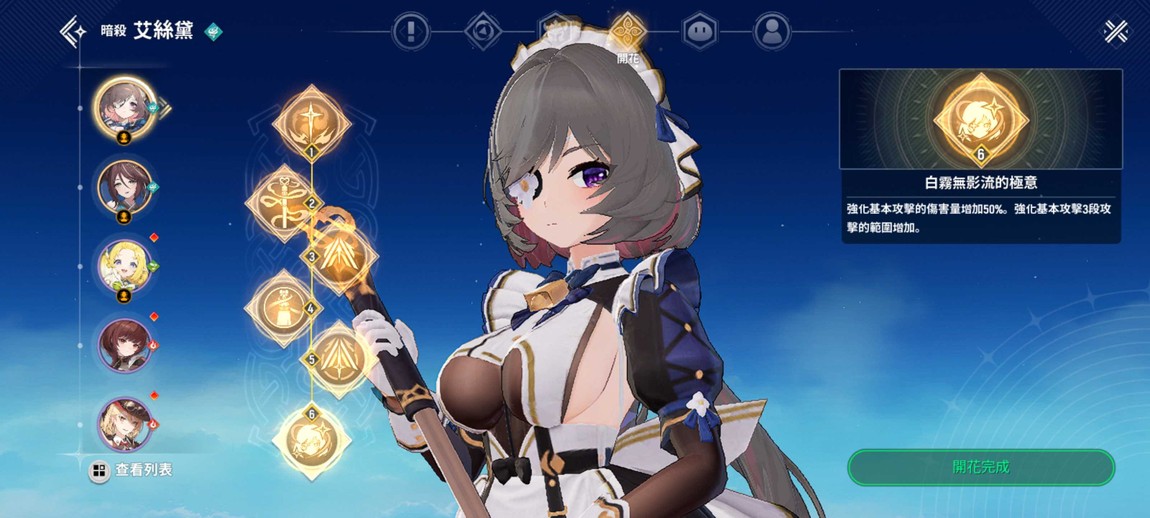Select blossom node 2 with ornate key icon

point(283,199)
